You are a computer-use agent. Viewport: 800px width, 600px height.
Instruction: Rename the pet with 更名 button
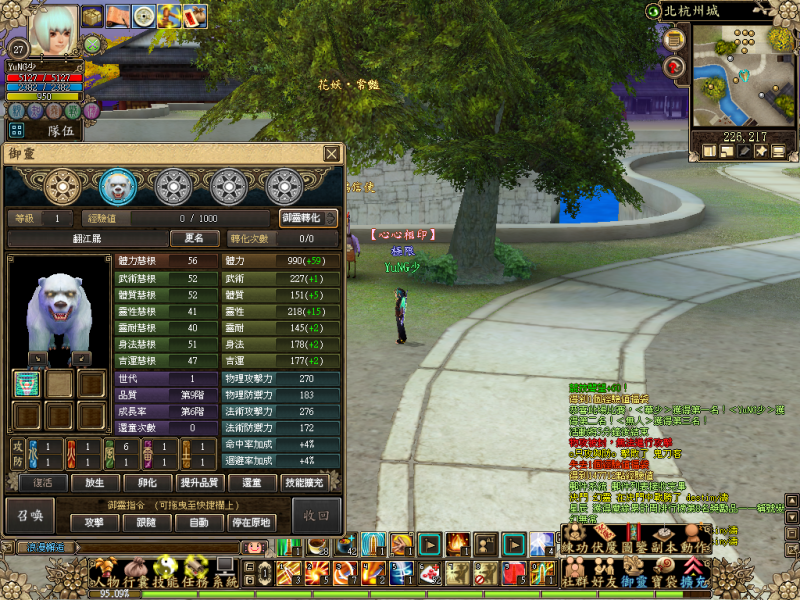click(194, 239)
